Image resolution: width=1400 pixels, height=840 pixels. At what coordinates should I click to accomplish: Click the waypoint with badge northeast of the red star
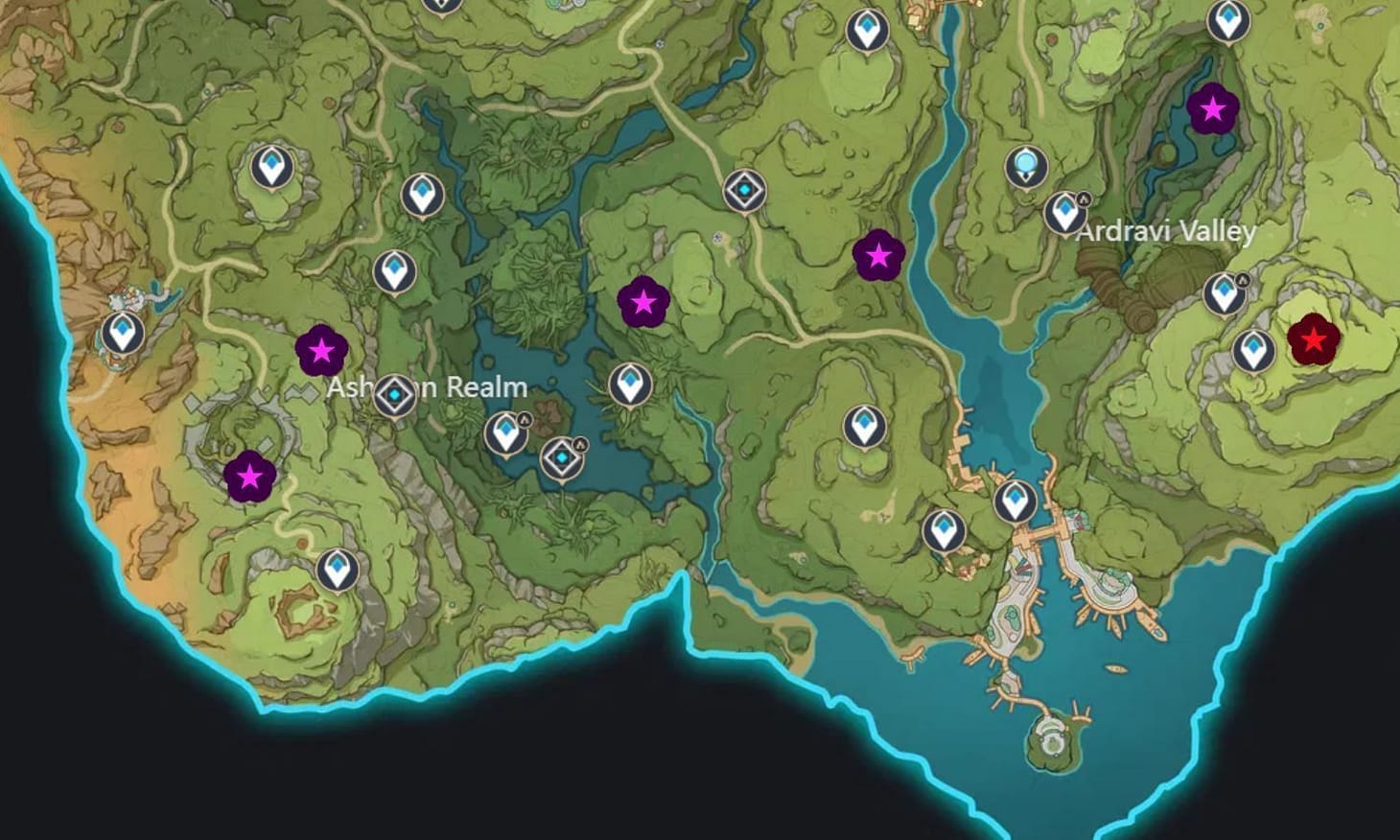pyautogui.click(x=1227, y=291)
